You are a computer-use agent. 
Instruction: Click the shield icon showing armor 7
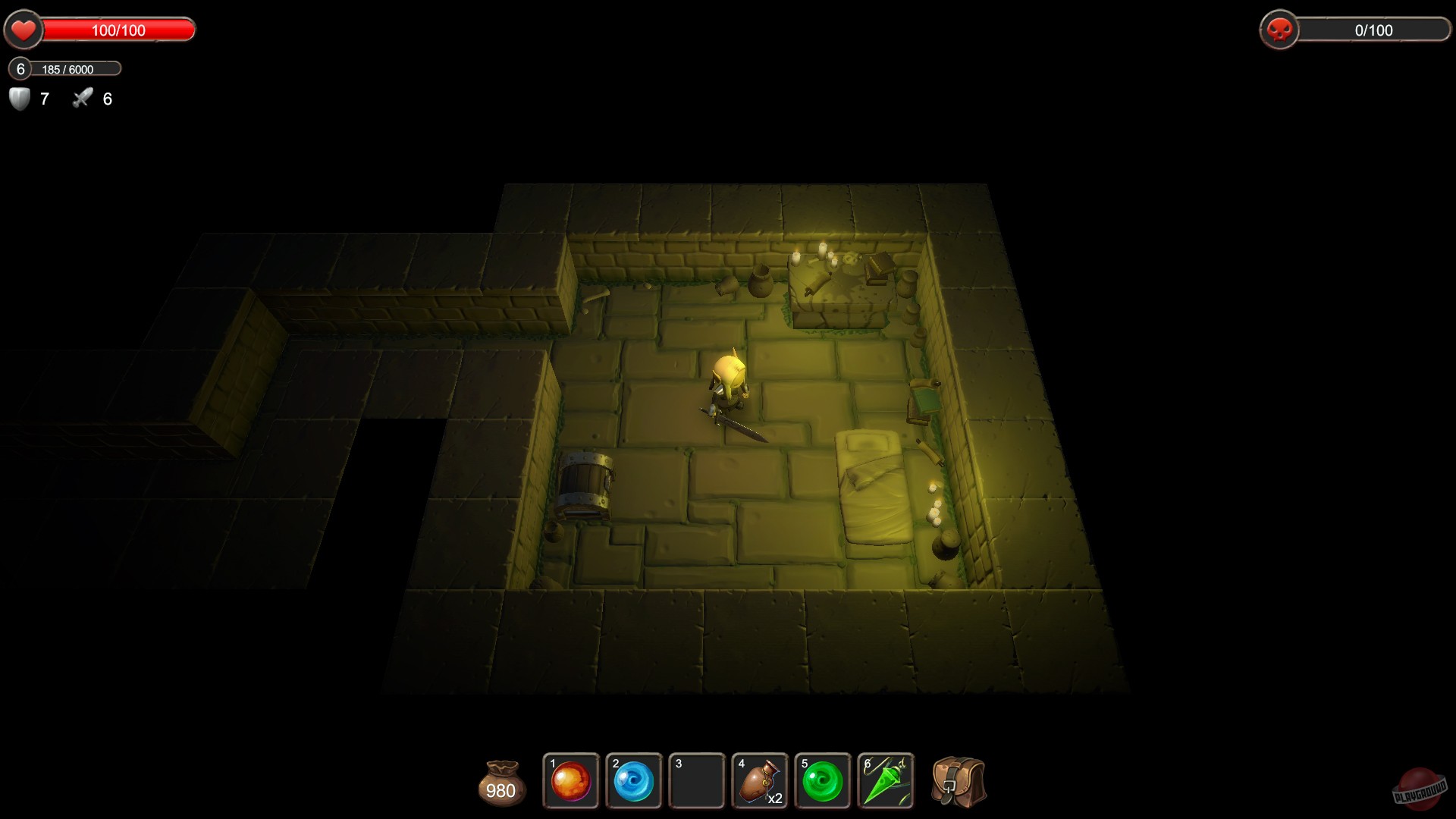coord(19,99)
